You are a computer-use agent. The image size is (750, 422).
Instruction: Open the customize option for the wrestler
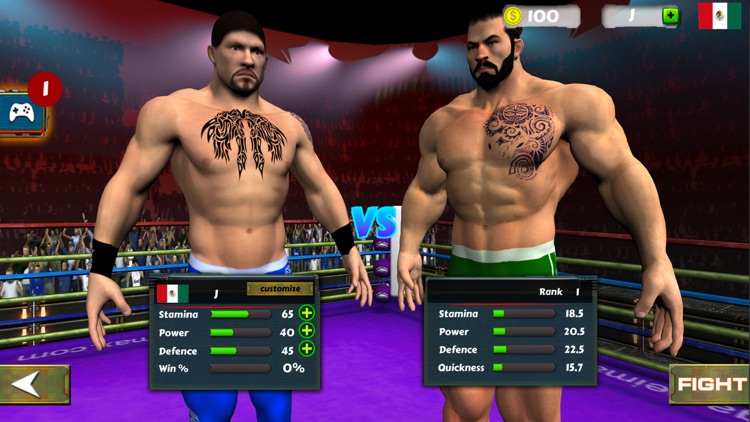280,289
